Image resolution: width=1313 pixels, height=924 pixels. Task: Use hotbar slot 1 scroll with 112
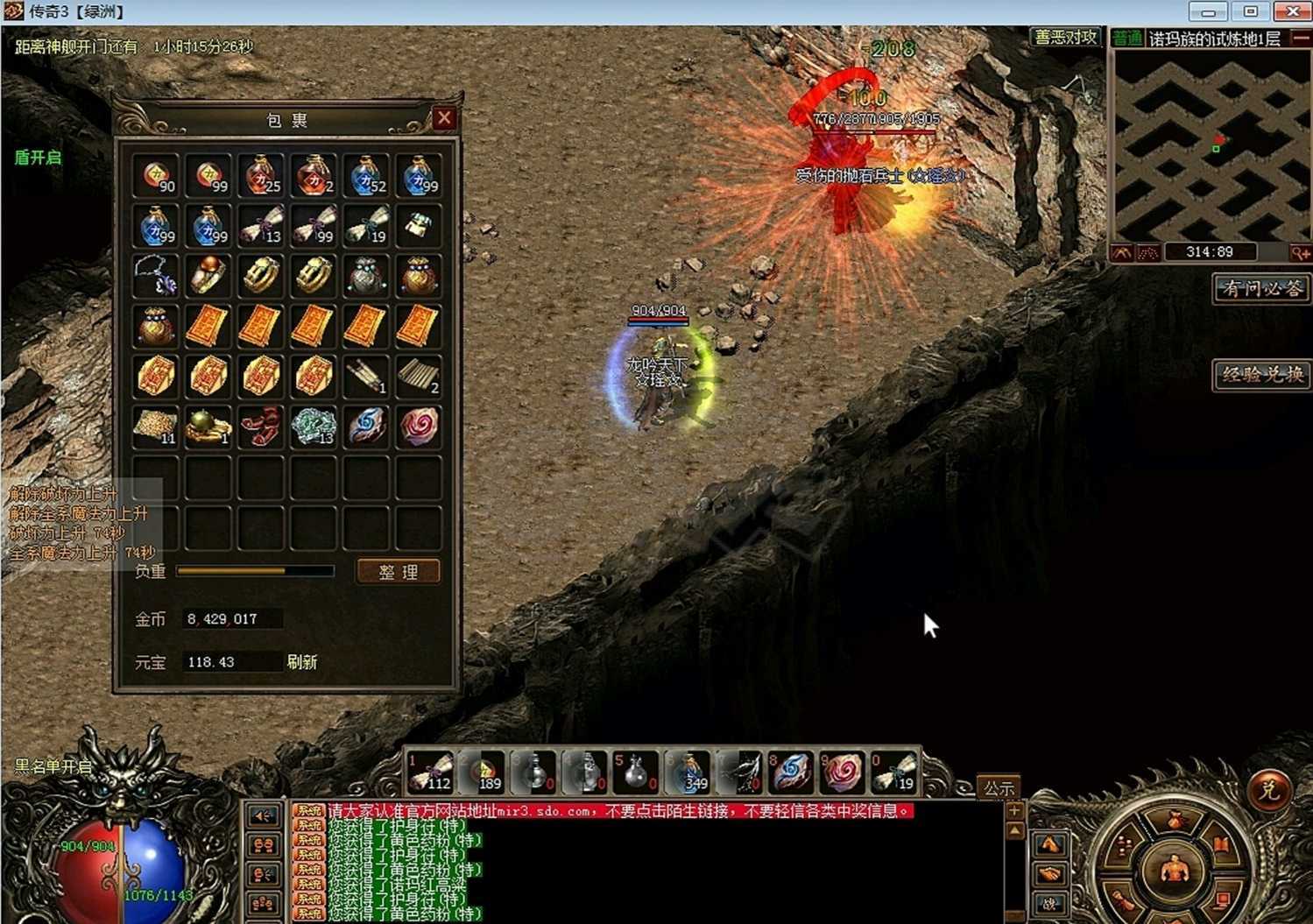pos(430,772)
